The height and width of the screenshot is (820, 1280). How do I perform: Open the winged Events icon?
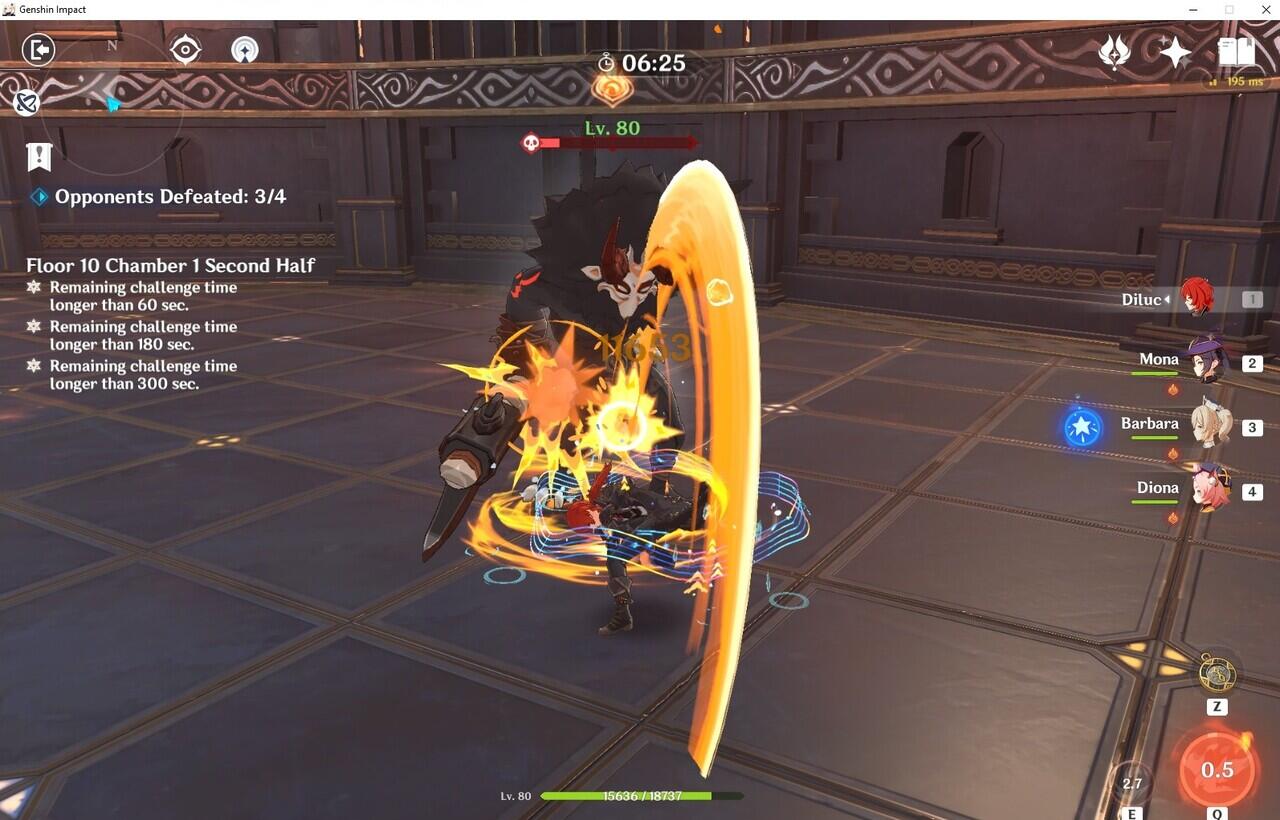click(x=1114, y=52)
